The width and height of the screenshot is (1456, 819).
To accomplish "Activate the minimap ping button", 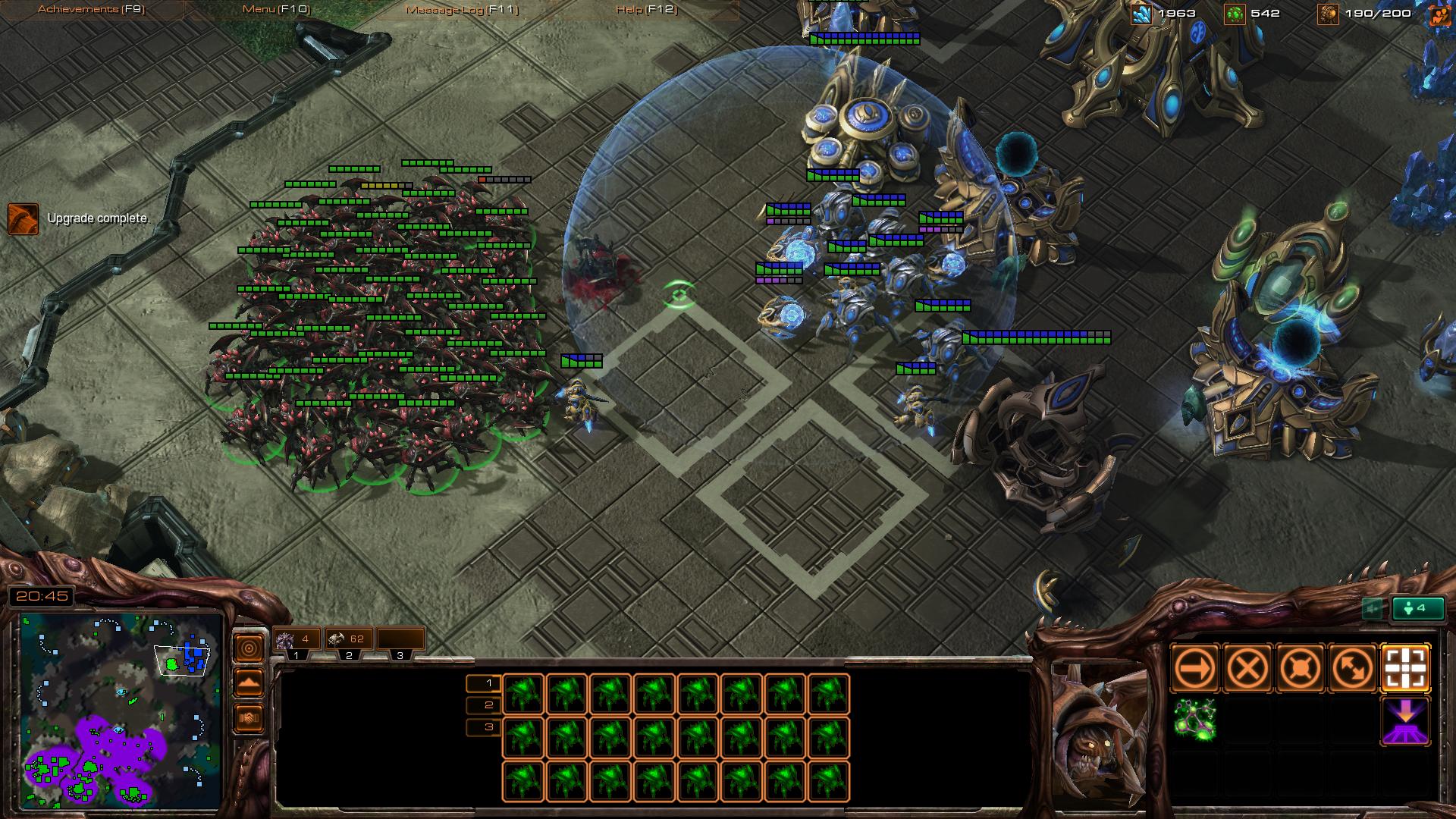I will (x=249, y=648).
